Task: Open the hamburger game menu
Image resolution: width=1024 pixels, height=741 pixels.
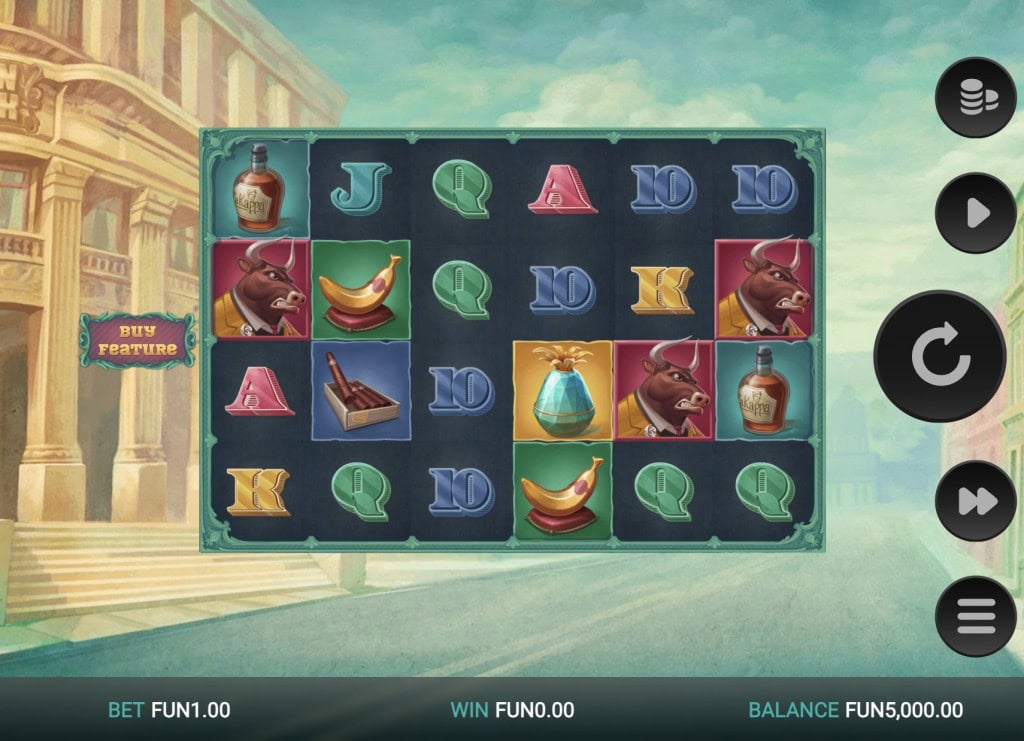Action: point(975,616)
